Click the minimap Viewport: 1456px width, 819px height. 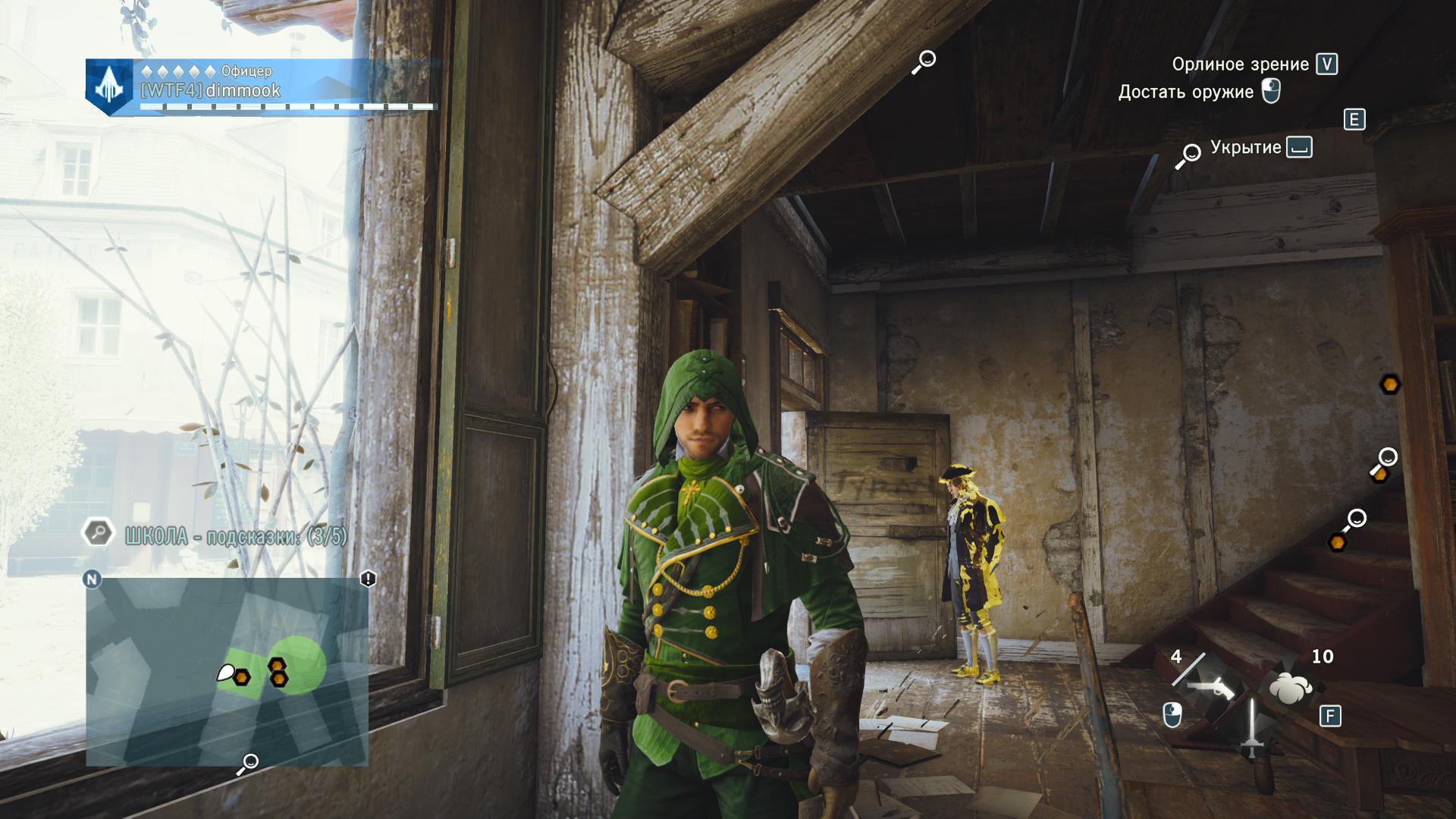pyautogui.click(x=227, y=671)
